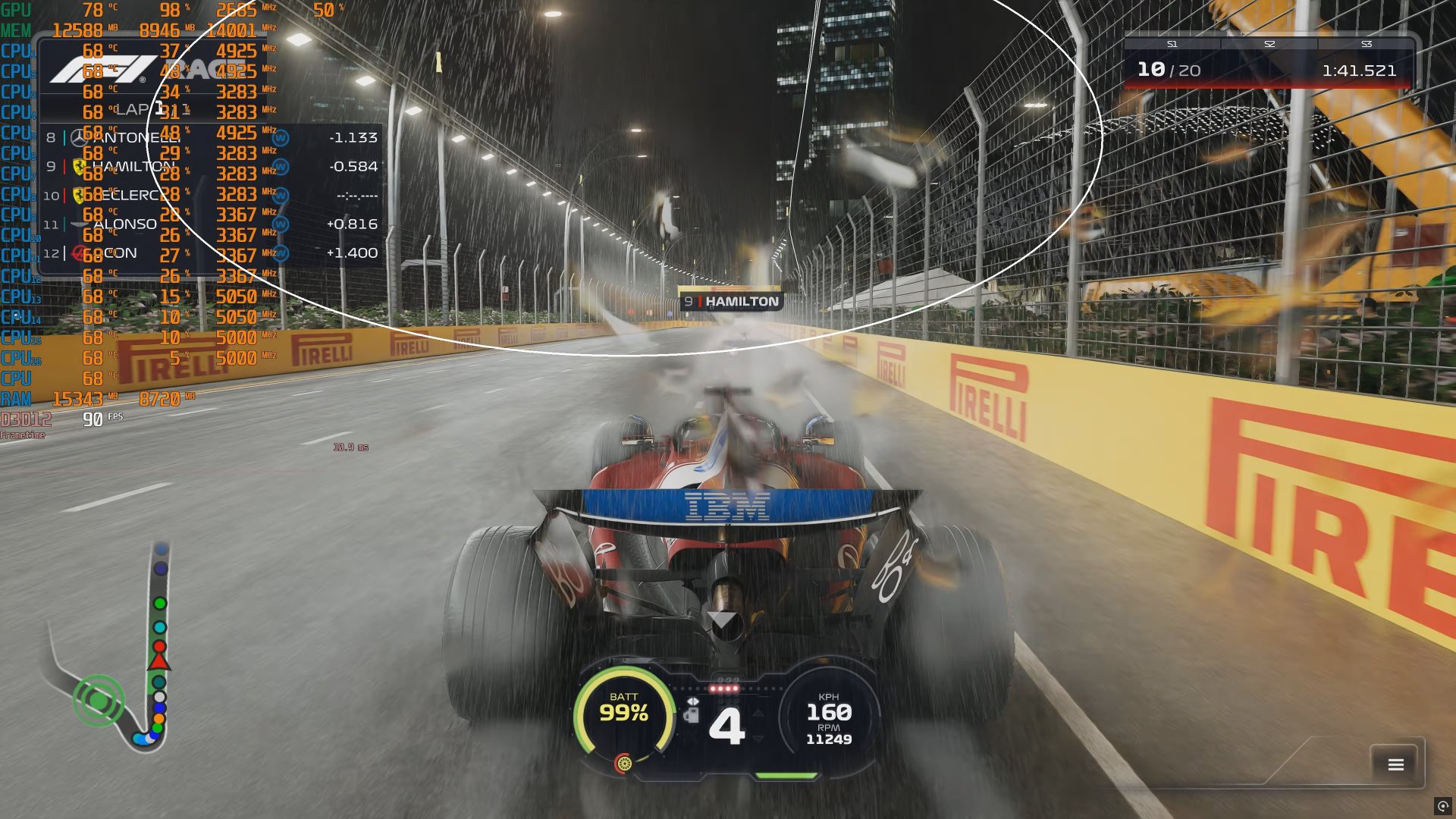Click the up arrow beside the gear number
The image size is (1456, 819).
click(x=758, y=714)
